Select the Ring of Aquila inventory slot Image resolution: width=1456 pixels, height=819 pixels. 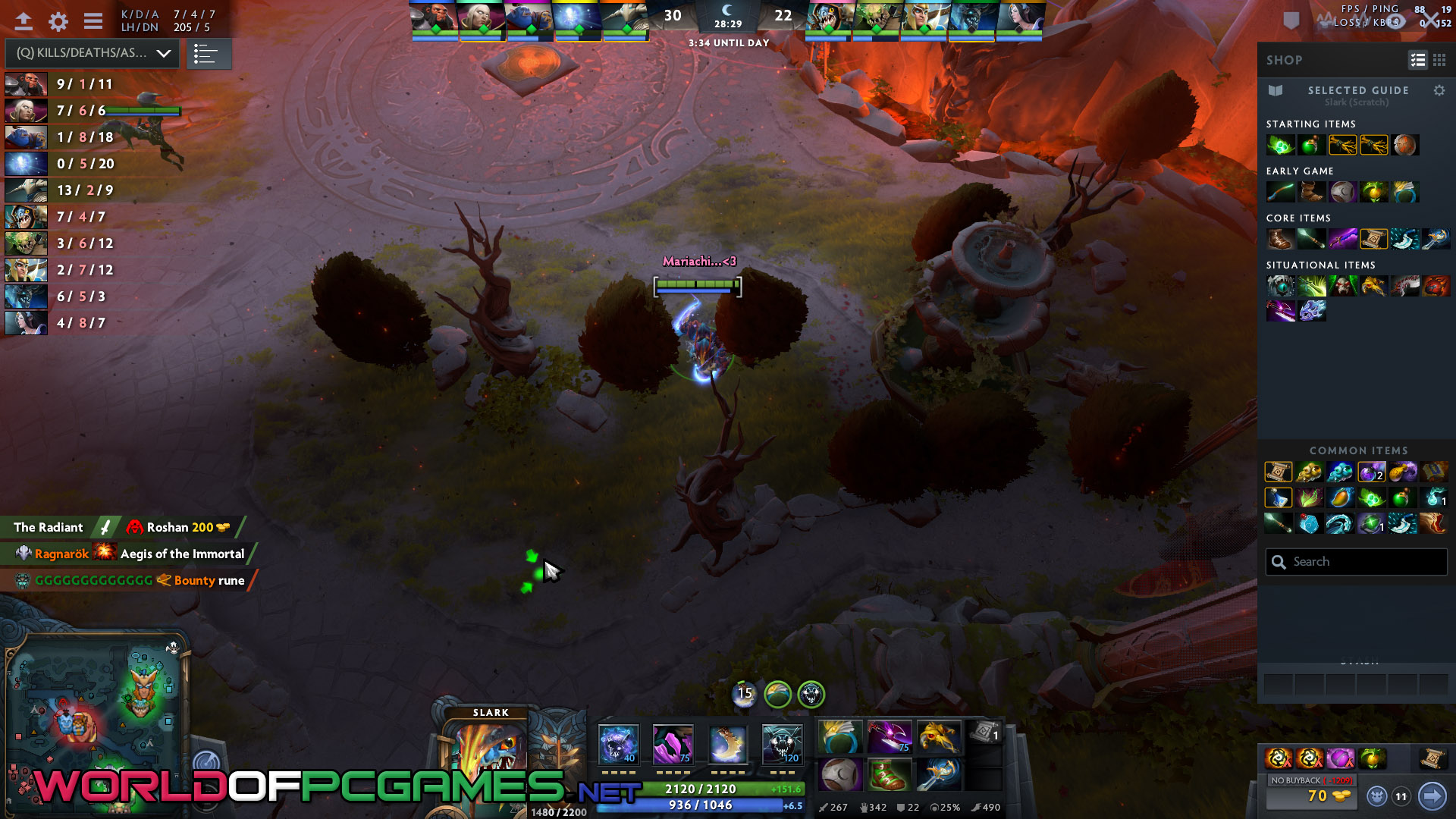[x=840, y=736]
